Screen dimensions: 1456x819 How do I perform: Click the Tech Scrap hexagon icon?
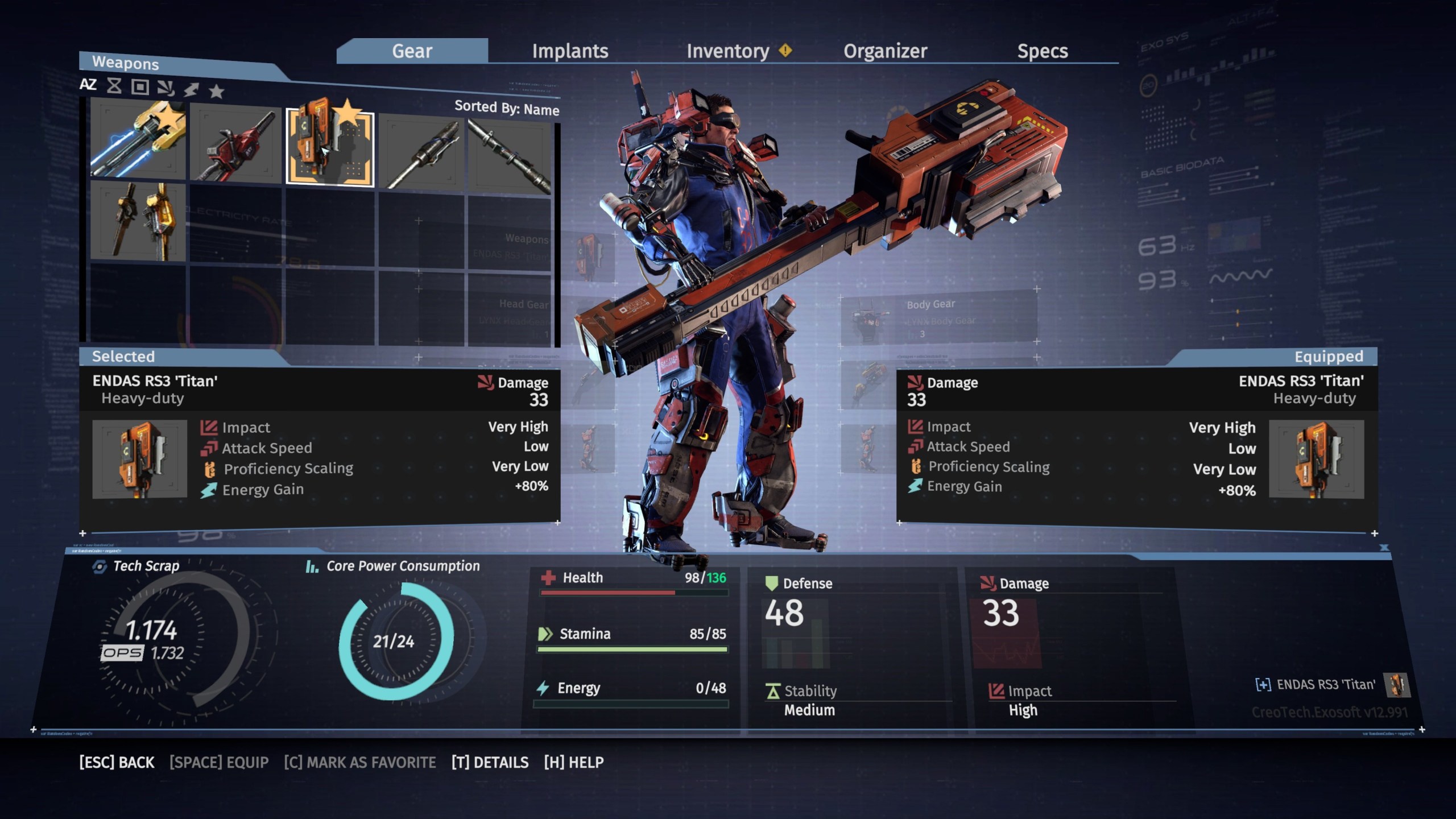point(100,566)
